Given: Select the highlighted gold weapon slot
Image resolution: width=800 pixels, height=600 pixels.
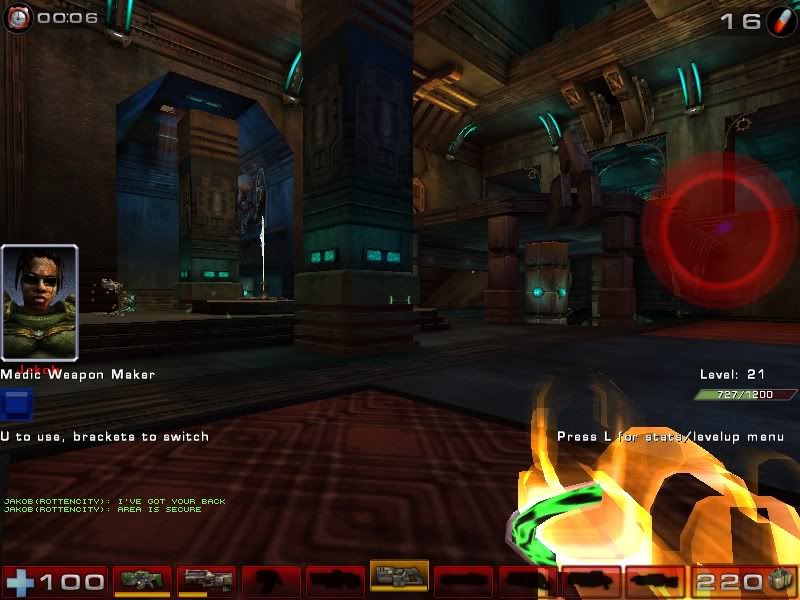Looking at the screenshot, I should (x=399, y=576).
